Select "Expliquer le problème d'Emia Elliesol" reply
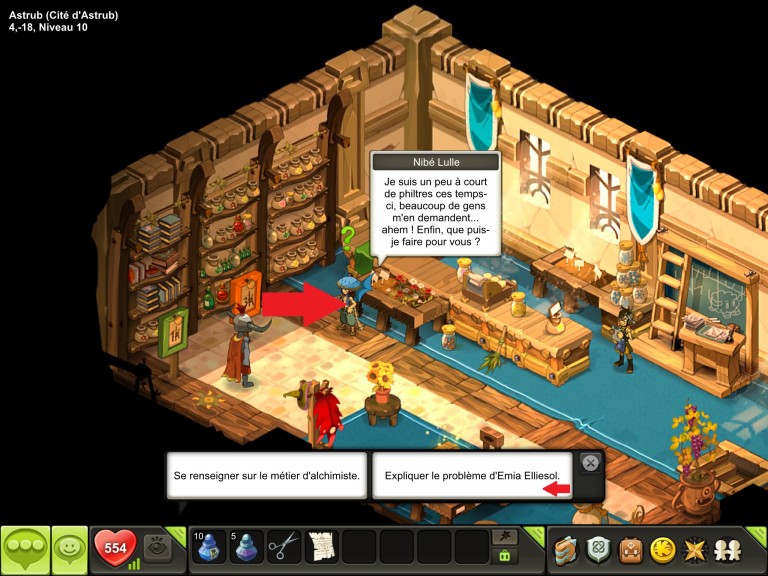This screenshot has height=576, width=768. point(472,476)
